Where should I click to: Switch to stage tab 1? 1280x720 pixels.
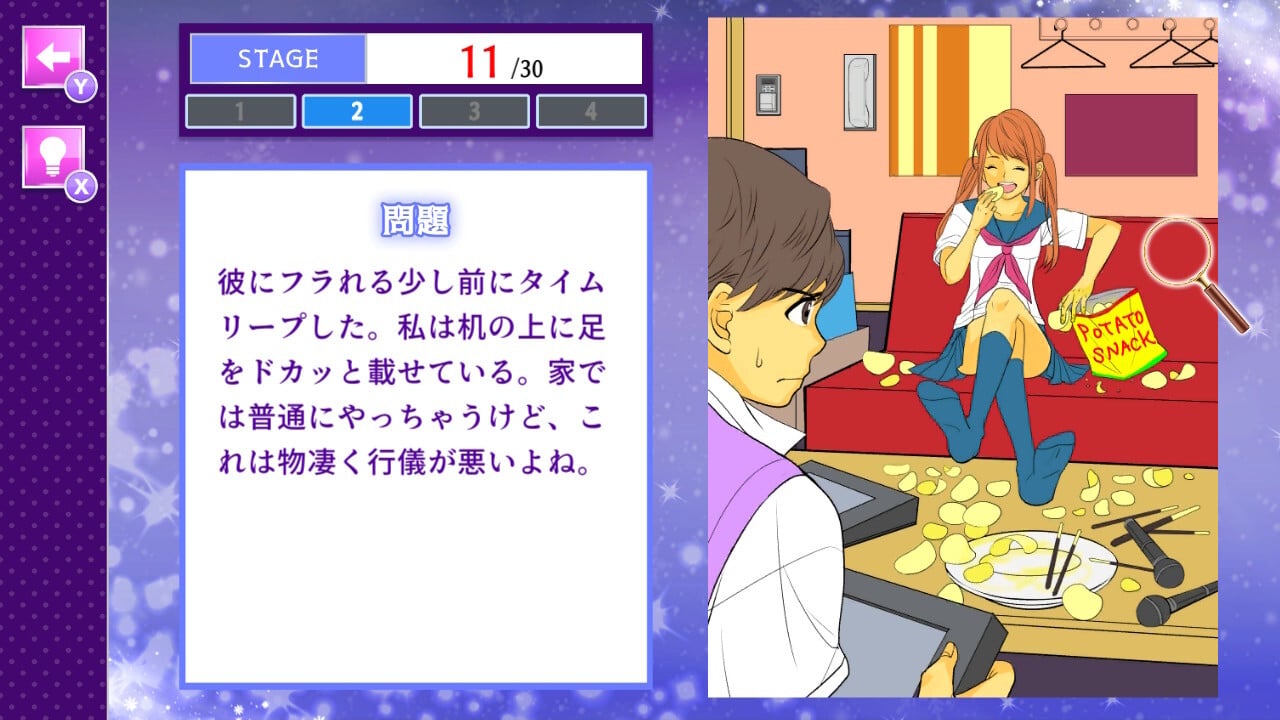click(x=240, y=111)
